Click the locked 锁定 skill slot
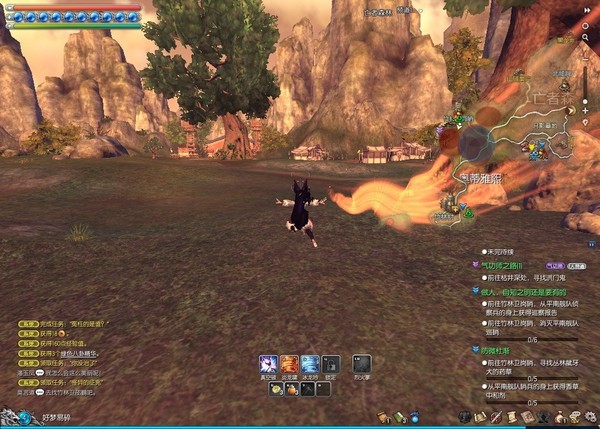This screenshot has width=600, height=429. coord(331,364)
